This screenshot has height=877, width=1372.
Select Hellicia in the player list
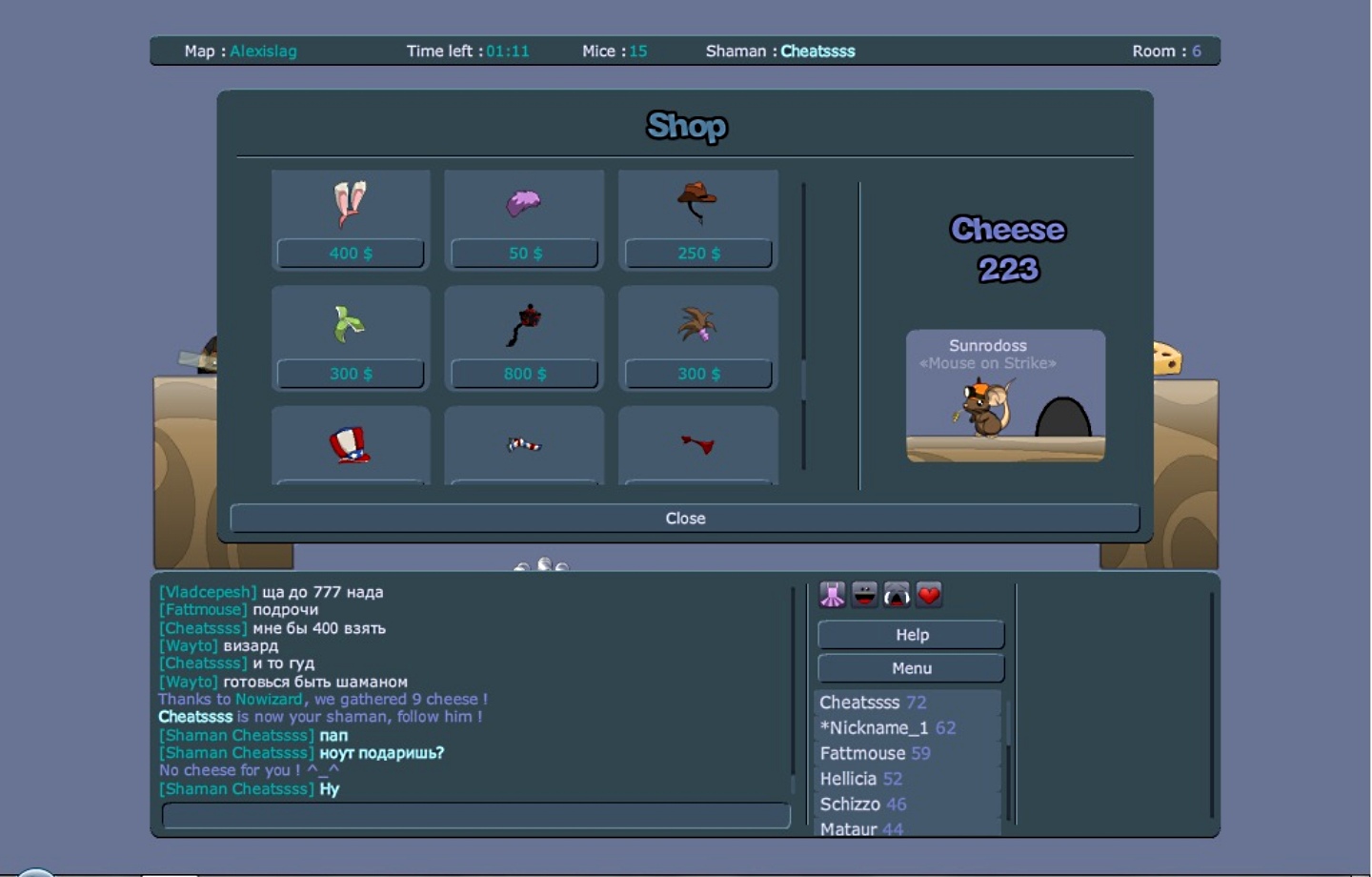pyautogui.click(x=848, y=779)
